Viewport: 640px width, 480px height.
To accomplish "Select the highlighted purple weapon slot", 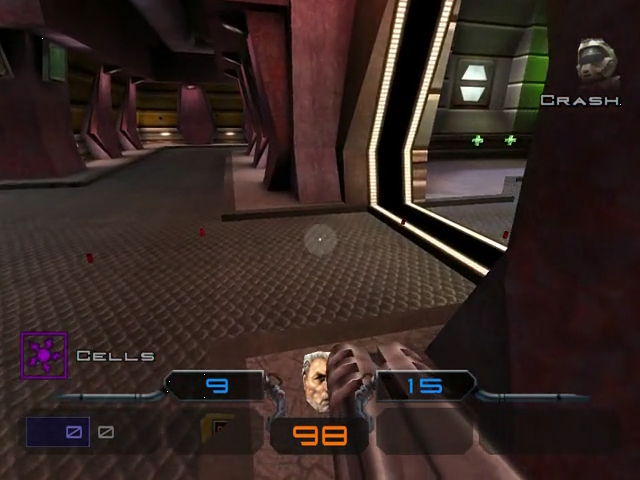I will [58, 432].
